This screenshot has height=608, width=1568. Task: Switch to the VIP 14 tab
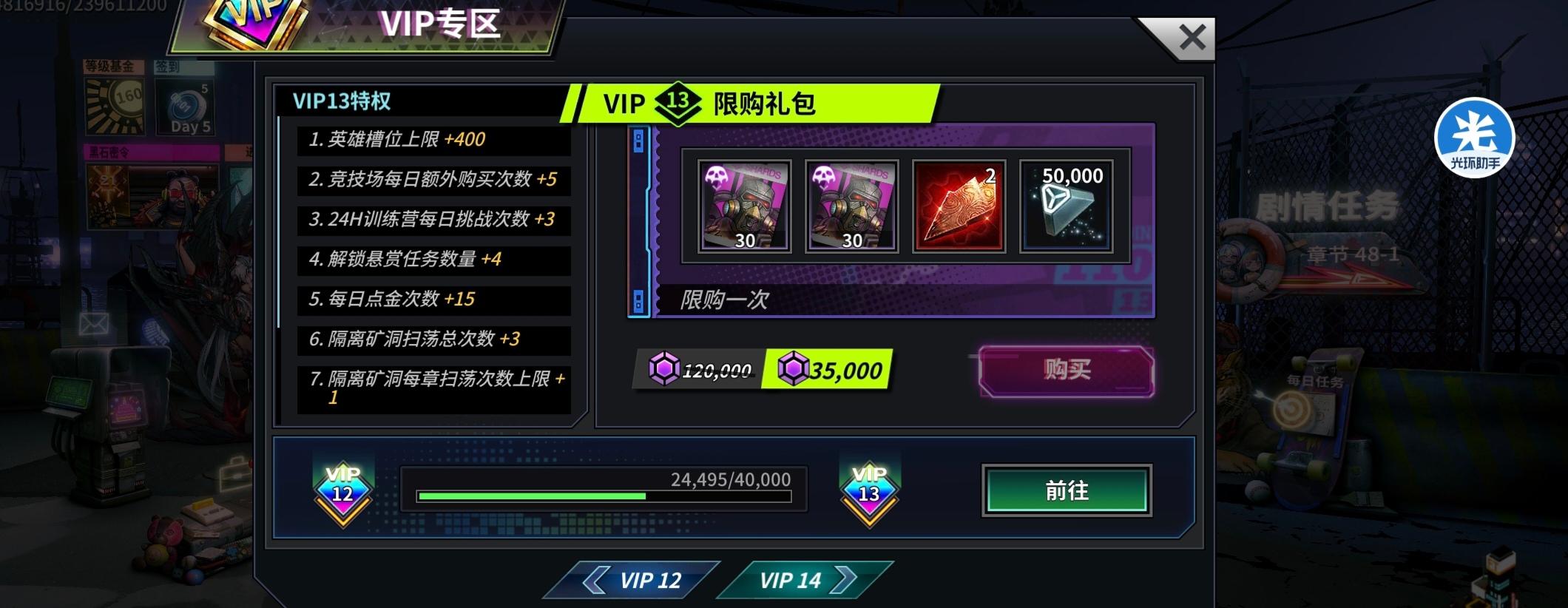(x=793, y=581)
